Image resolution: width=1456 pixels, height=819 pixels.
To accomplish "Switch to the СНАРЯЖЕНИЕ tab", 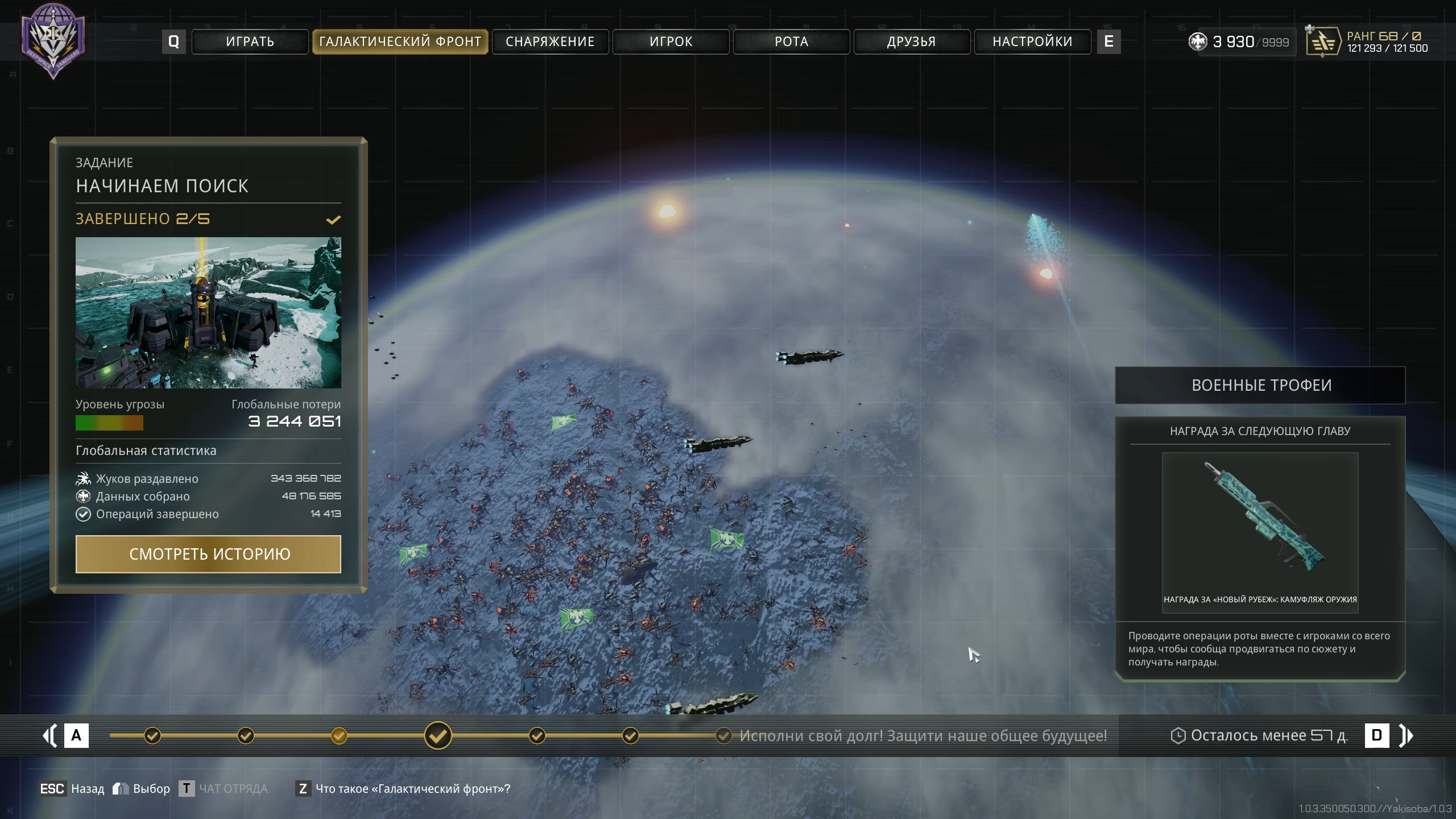I will [x=550, y=42].
